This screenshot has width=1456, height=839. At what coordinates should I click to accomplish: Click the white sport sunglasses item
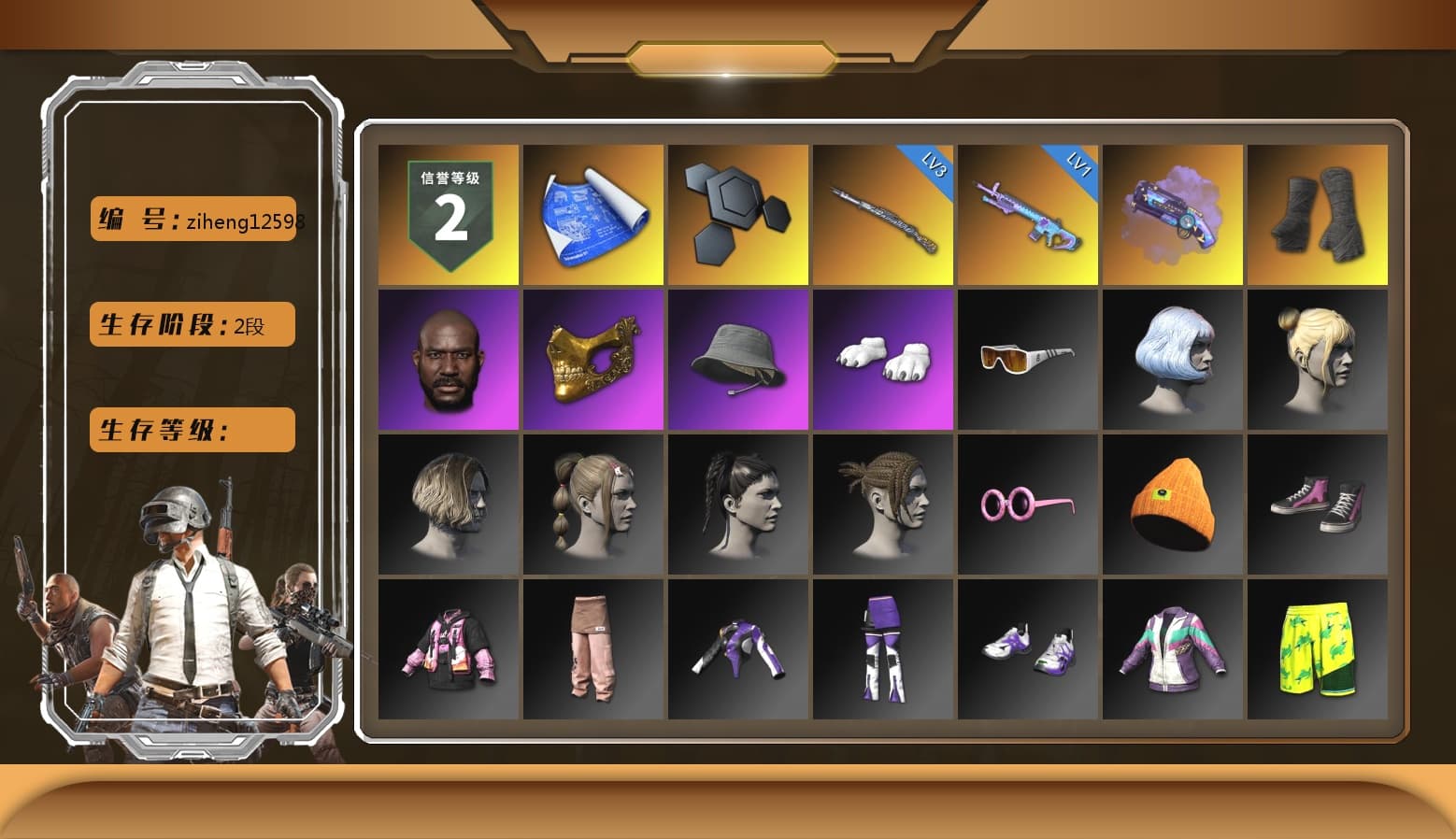tap(1028, 360)
